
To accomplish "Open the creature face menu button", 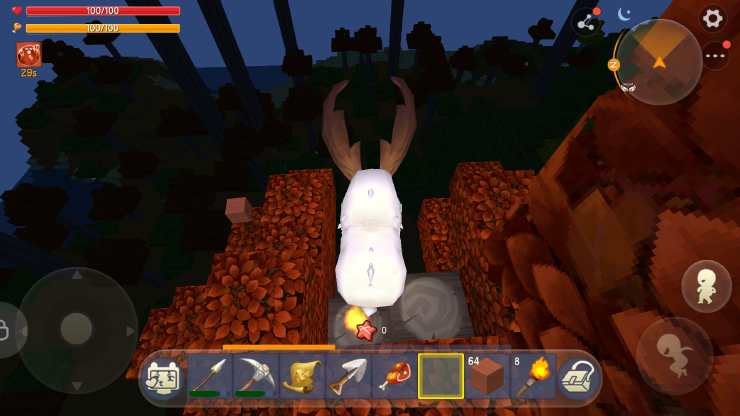I will coord(162,378).
